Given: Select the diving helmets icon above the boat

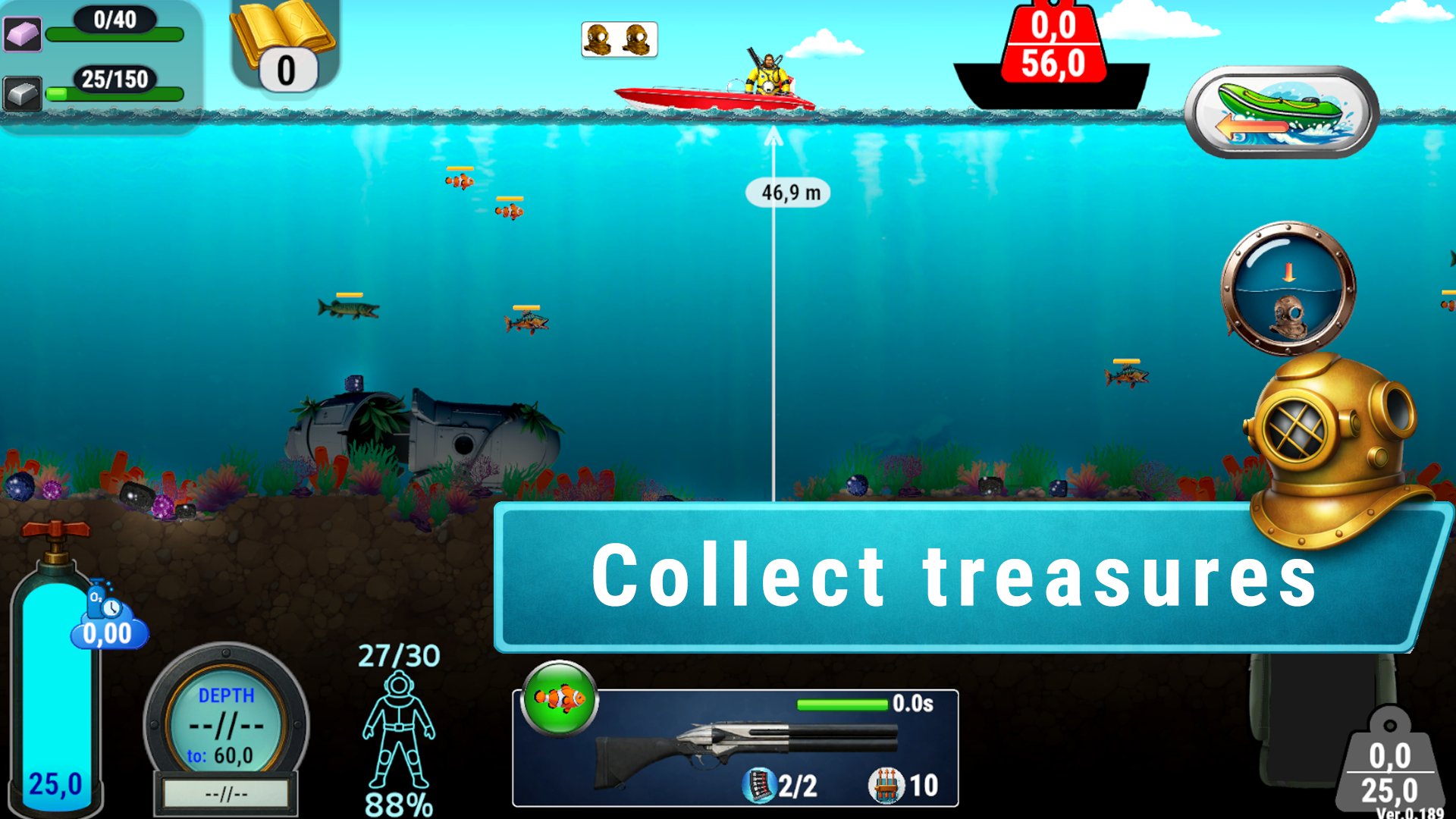Looking at the screenshot, I should coord(618,39).
